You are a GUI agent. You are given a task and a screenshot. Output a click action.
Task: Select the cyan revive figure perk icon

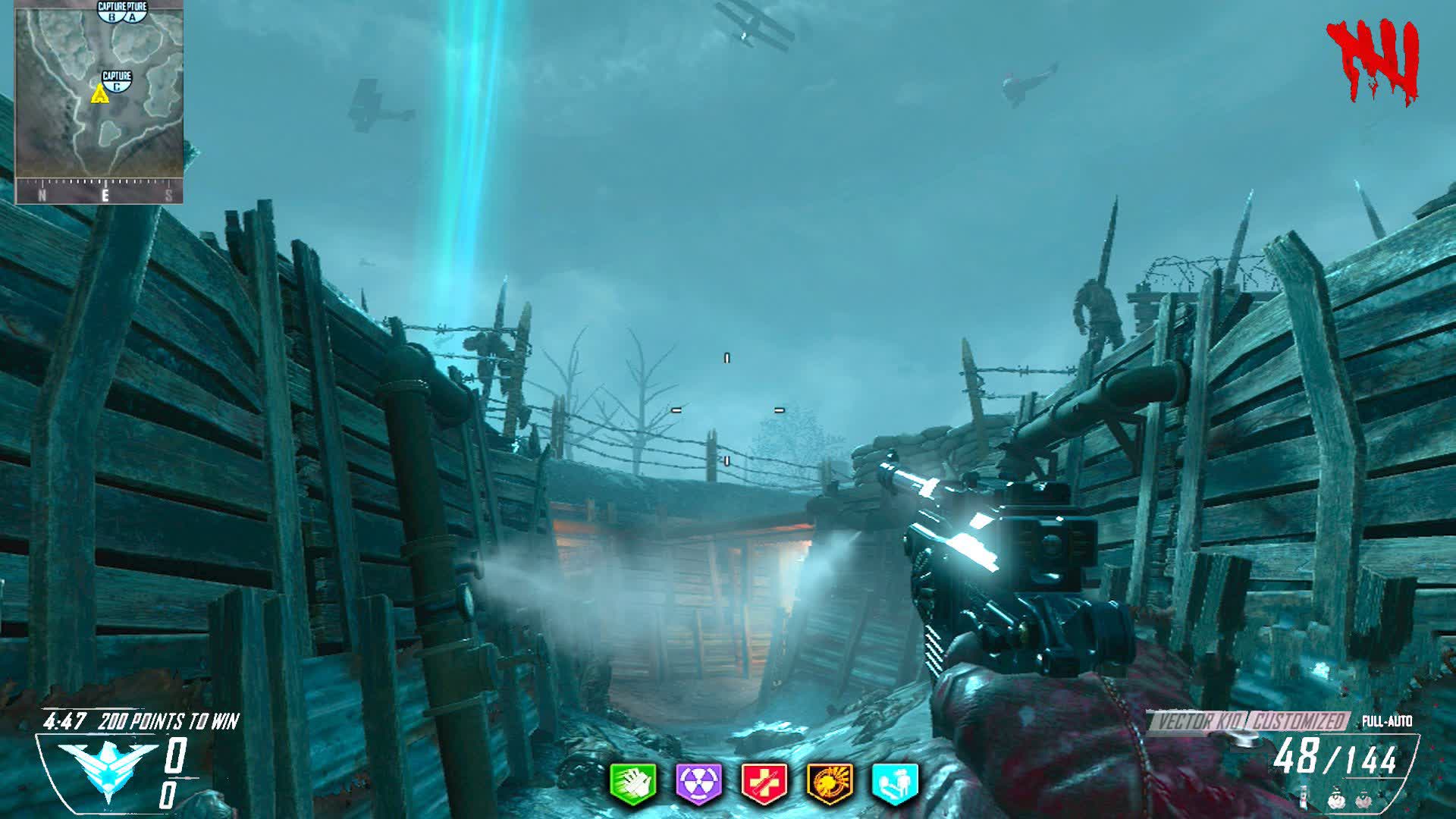click(x=895, y=783)
